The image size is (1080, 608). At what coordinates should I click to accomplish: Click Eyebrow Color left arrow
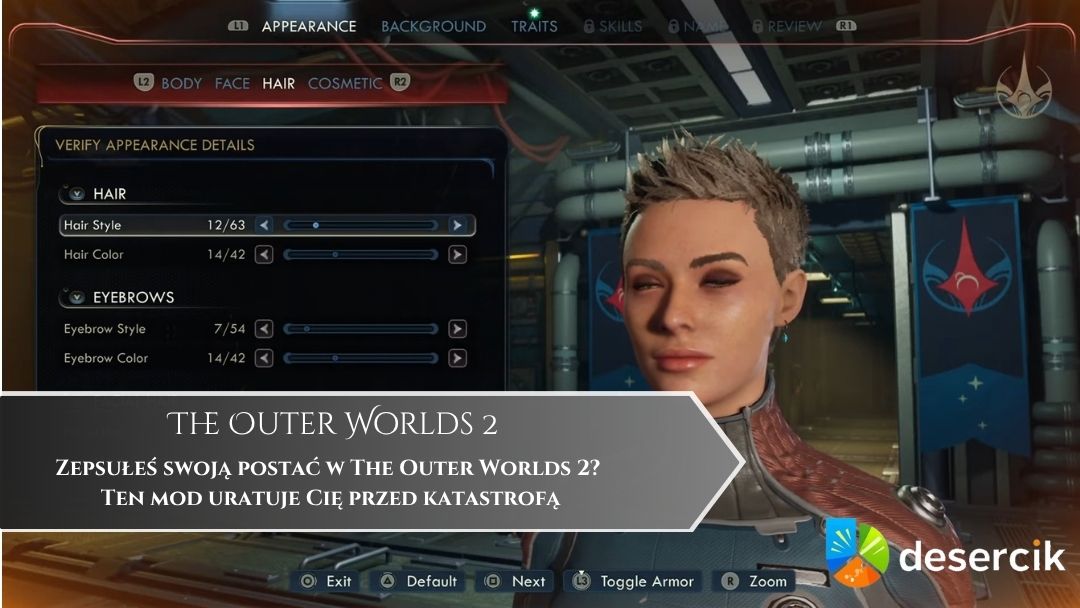coord(264,358)
